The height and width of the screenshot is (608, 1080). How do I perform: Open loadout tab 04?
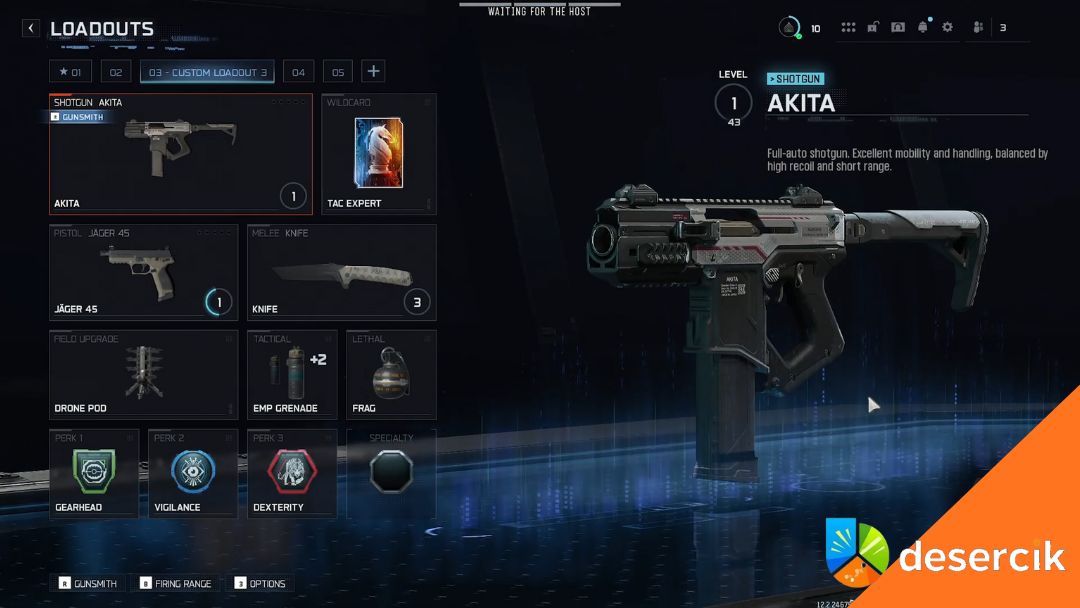point(298,72)
